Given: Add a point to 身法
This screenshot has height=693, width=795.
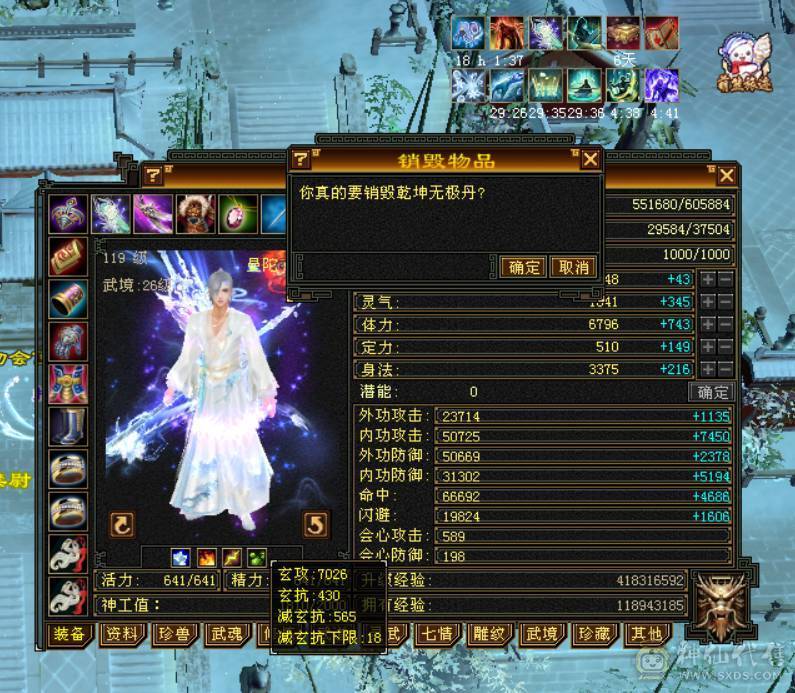Looking at the screenshot, I should coord(708,371).
